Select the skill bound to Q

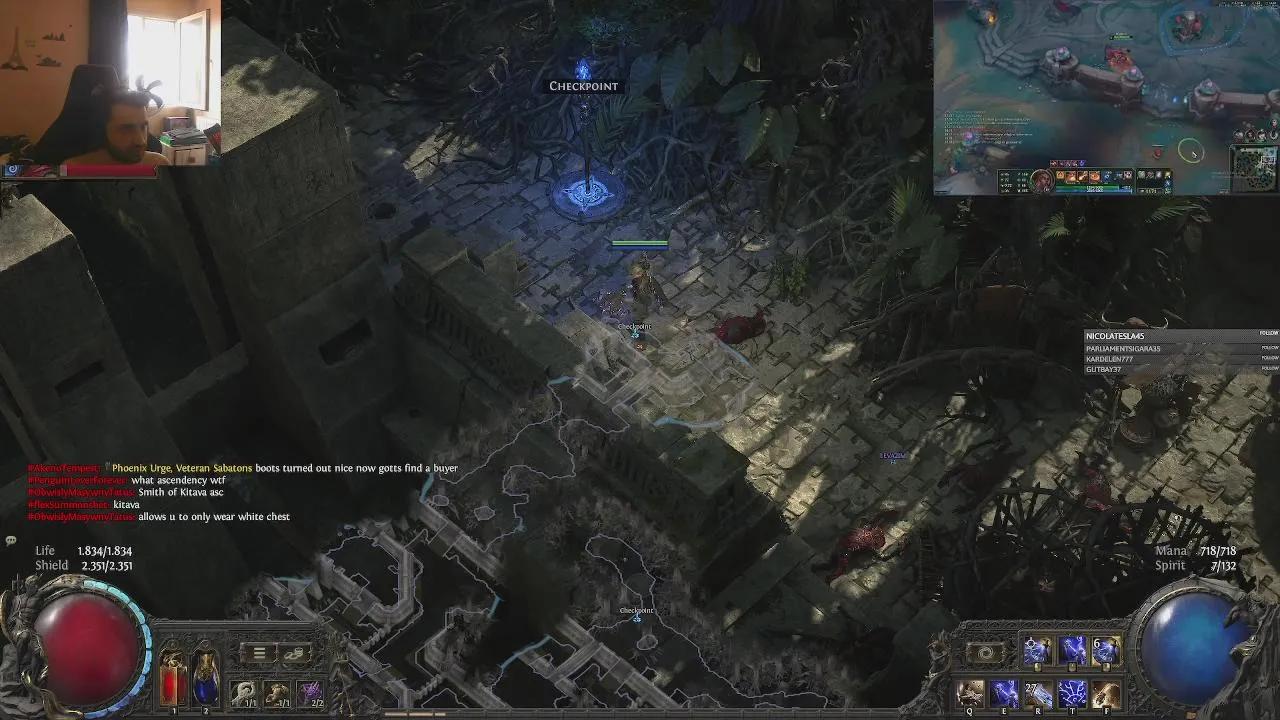click(969, 693)
